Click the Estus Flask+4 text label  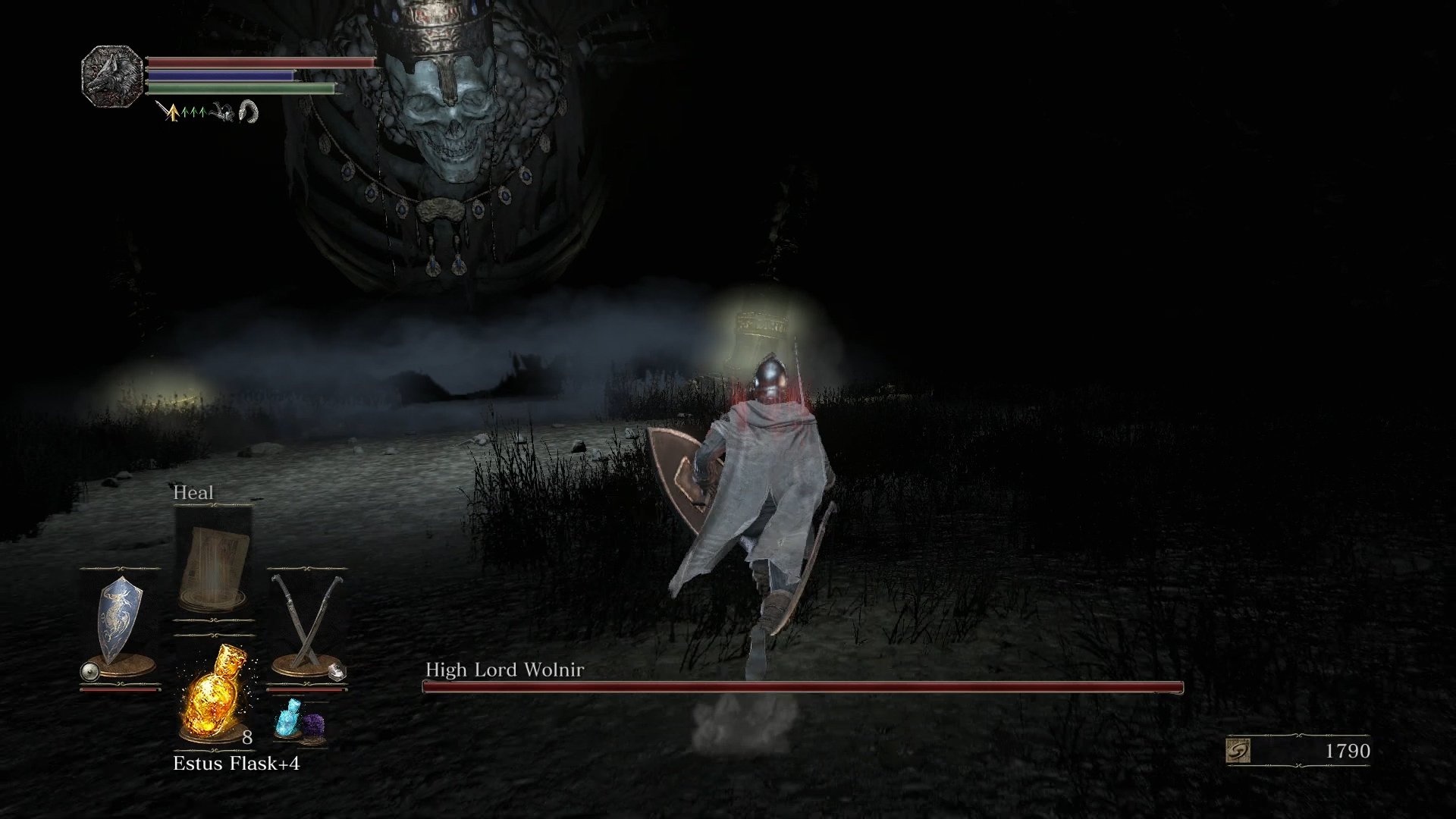pyautogui.click(x=237, y=762)
